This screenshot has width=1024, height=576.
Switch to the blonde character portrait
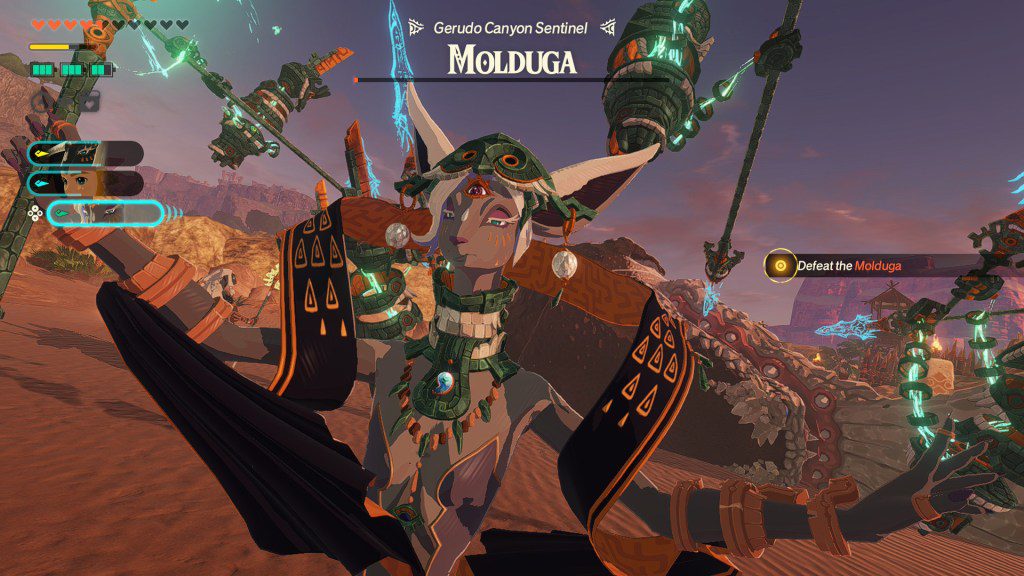(85, 183)
